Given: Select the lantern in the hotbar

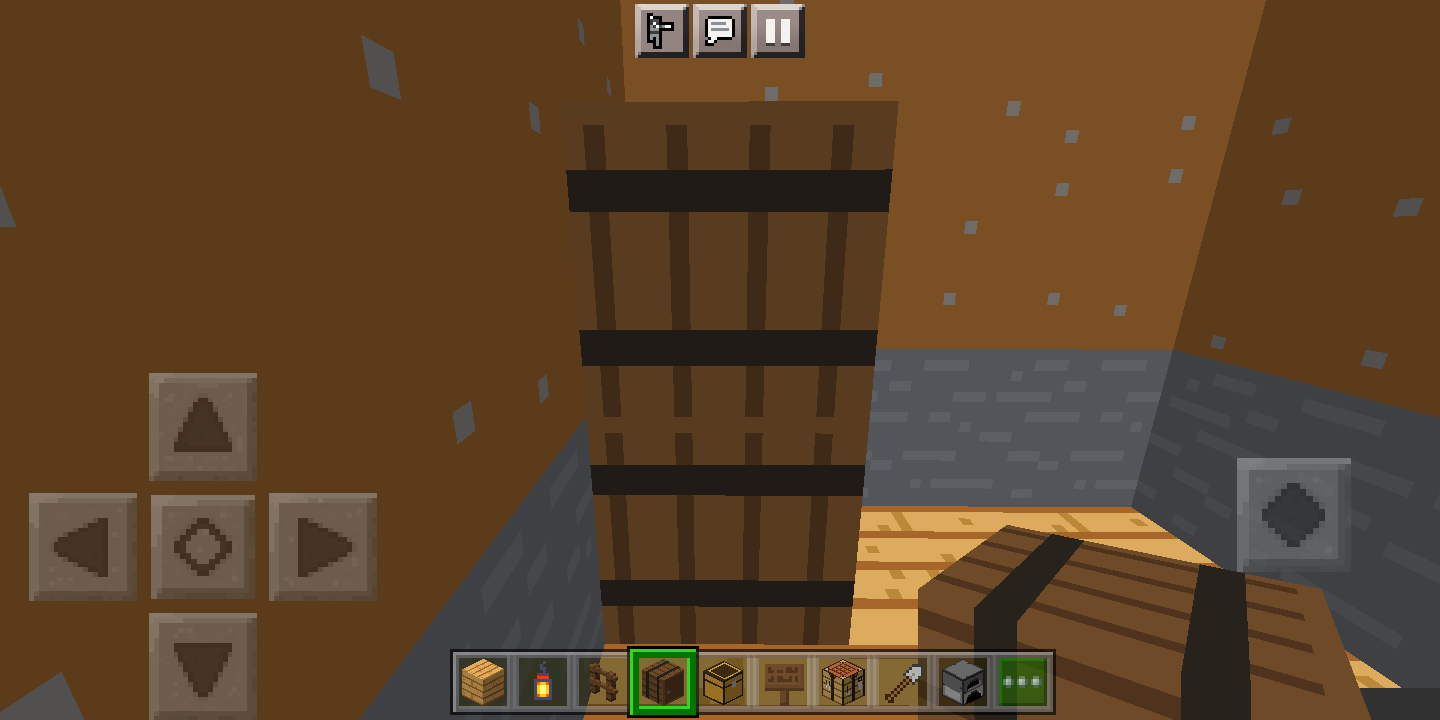Looking at the screenshot, I should (542, 681).
